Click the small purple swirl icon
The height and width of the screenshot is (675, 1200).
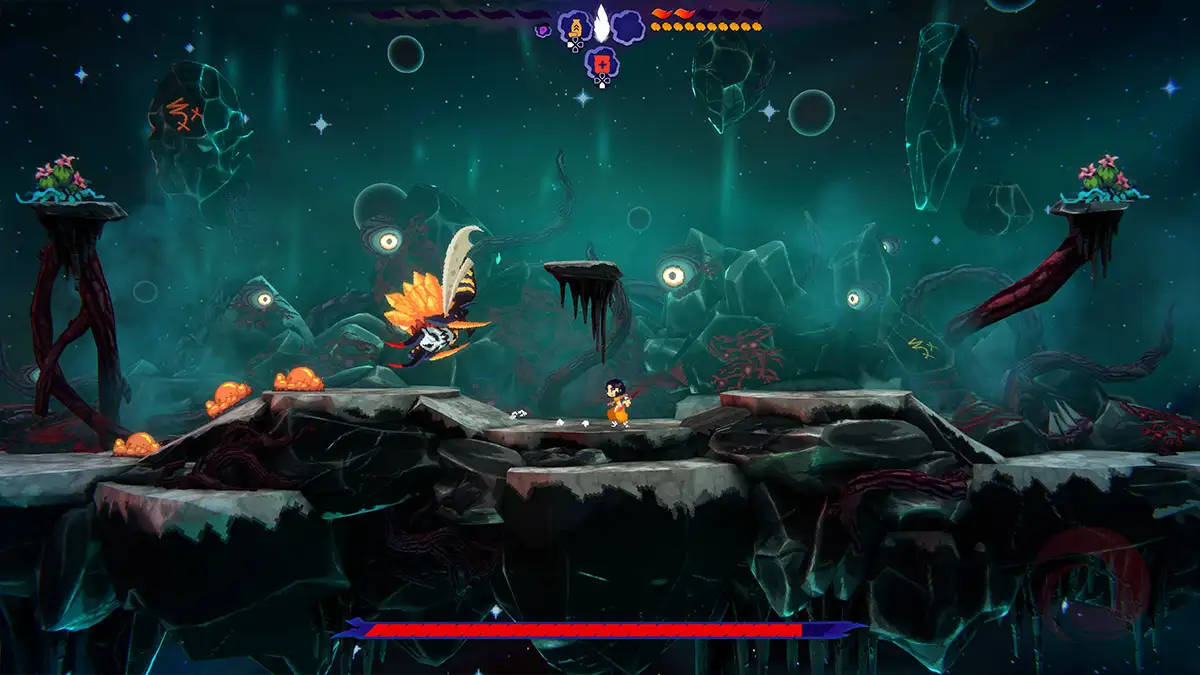543,31
